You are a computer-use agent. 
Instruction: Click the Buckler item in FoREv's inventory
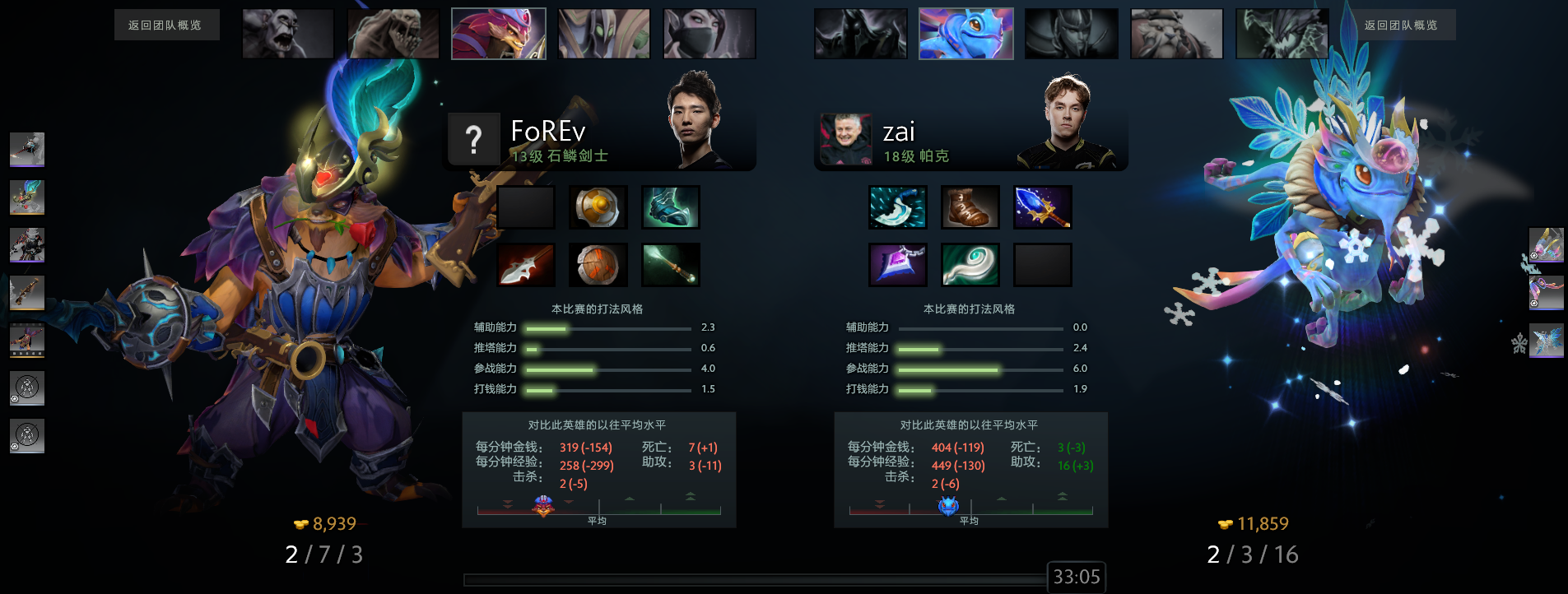click(x=598, y=207)
